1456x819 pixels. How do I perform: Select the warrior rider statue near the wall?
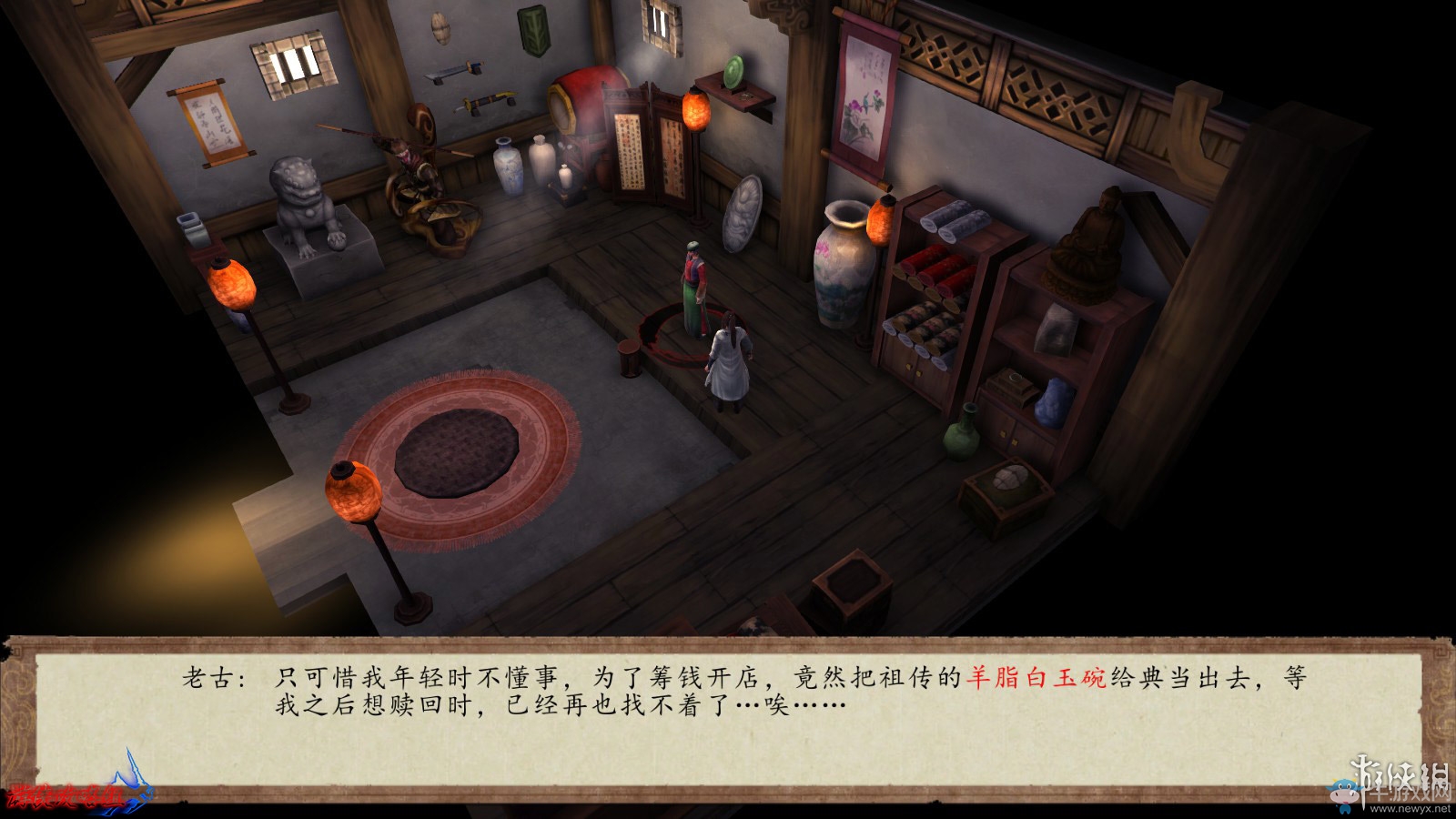419,173
